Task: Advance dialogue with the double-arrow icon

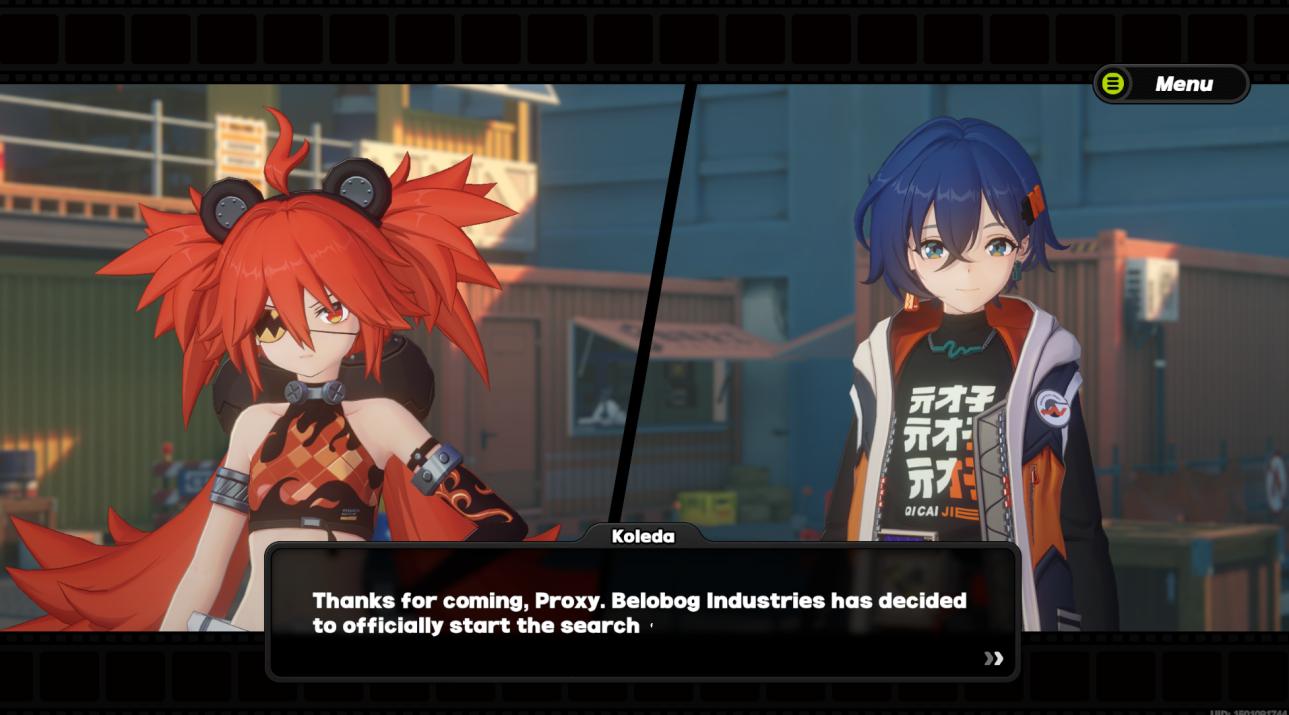Action: point(993,658)
